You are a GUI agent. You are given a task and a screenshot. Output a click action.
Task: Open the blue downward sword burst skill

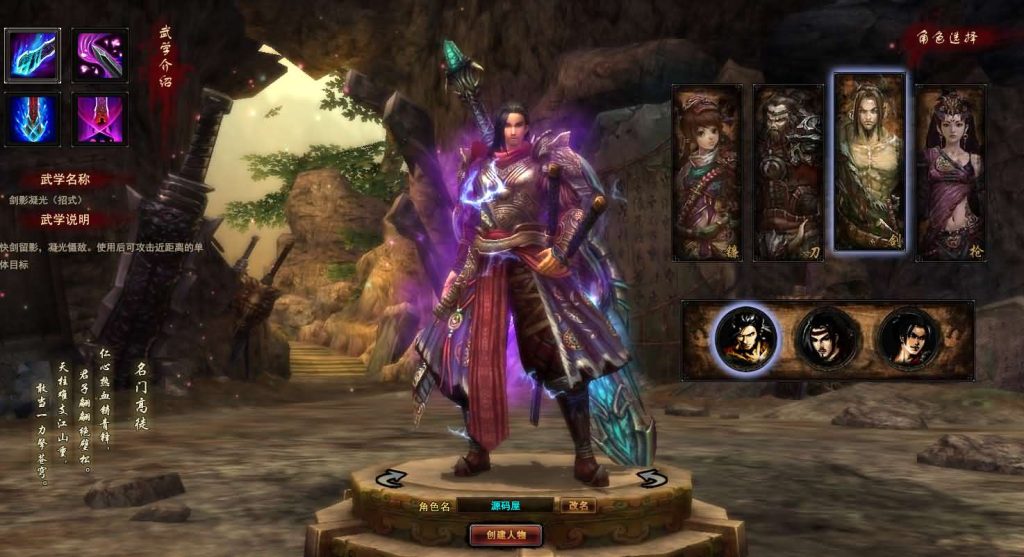[x=33, y=120]
